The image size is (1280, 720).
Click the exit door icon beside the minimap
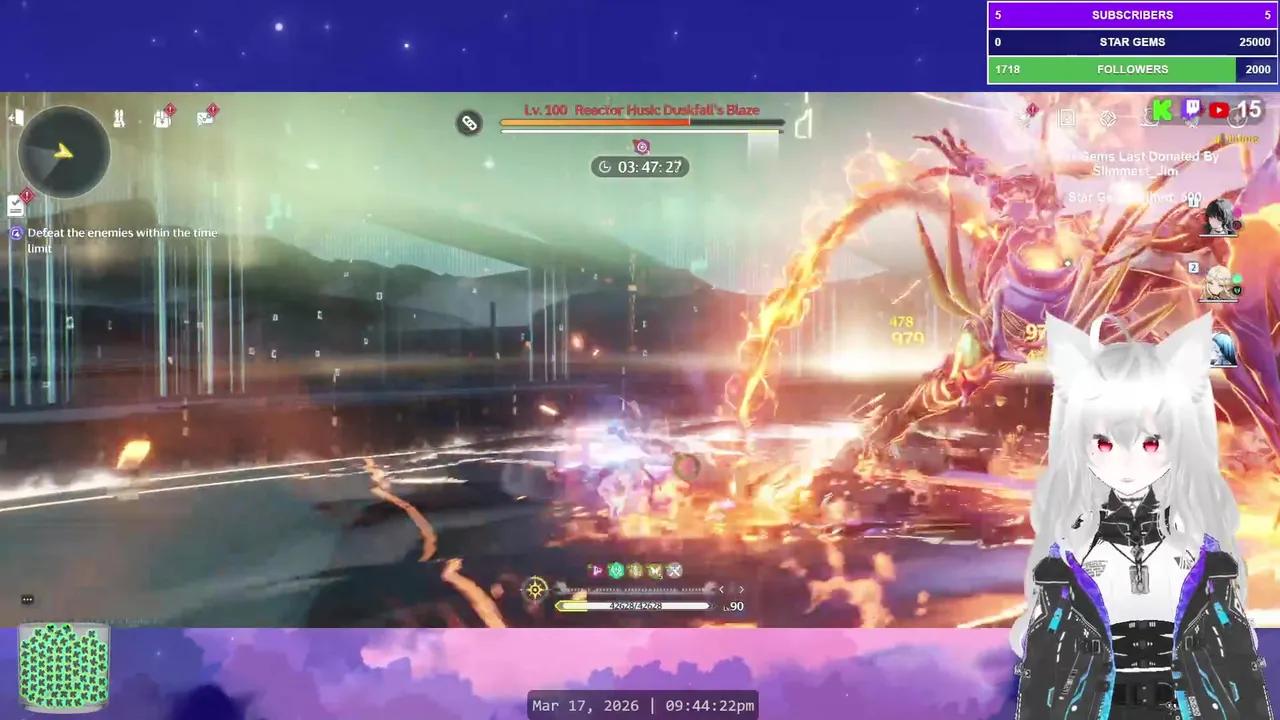pyautogui.click(x=16, y=117)
